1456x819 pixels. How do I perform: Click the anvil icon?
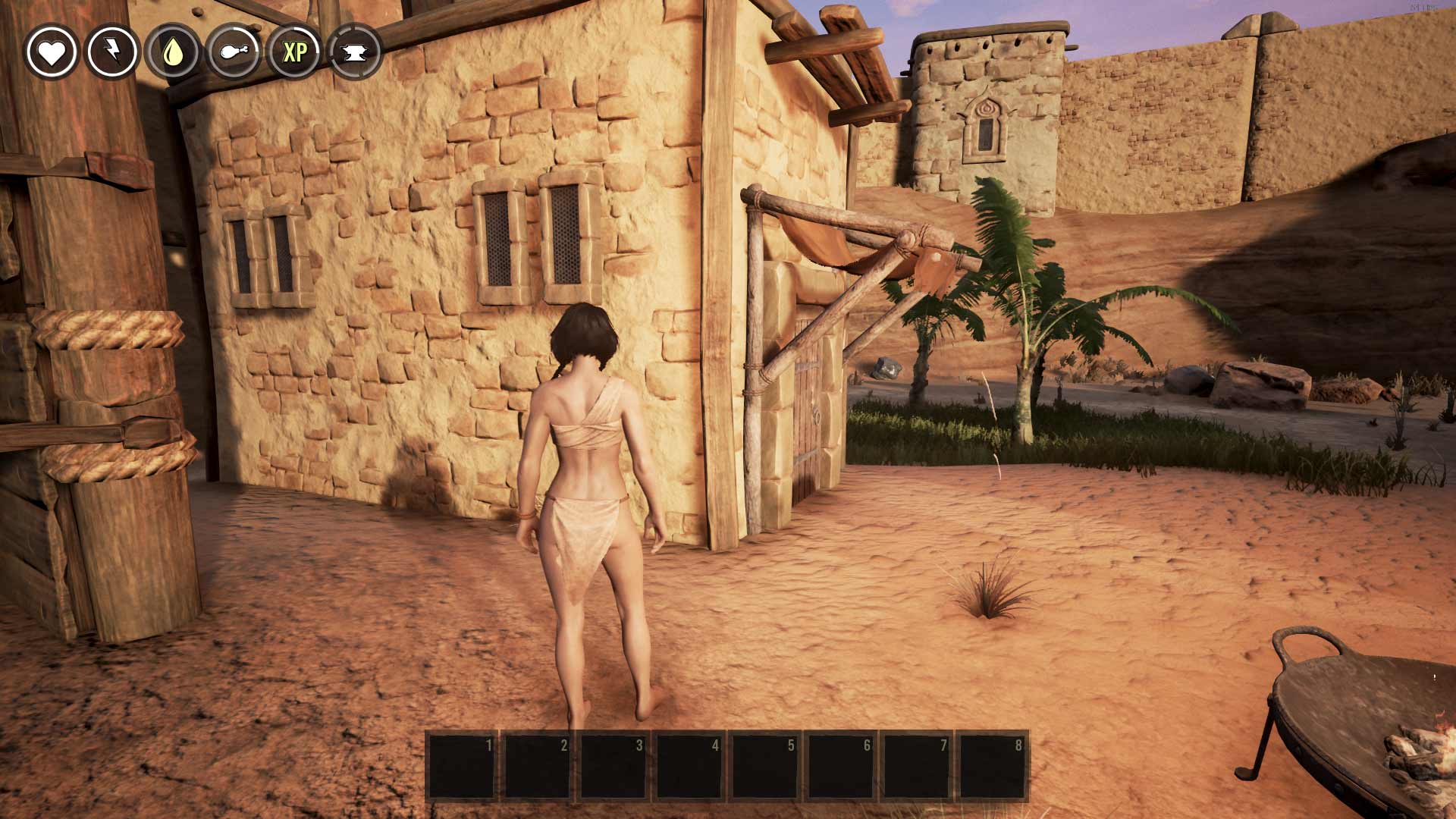pos(355,52)
